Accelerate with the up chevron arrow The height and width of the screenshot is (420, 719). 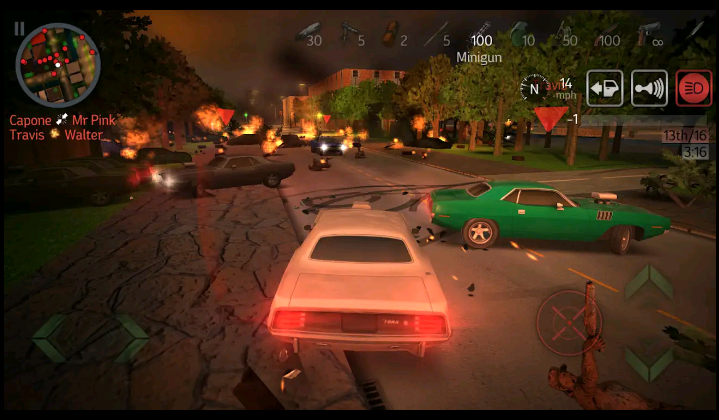pyautogui.click(x=648, y=283)
